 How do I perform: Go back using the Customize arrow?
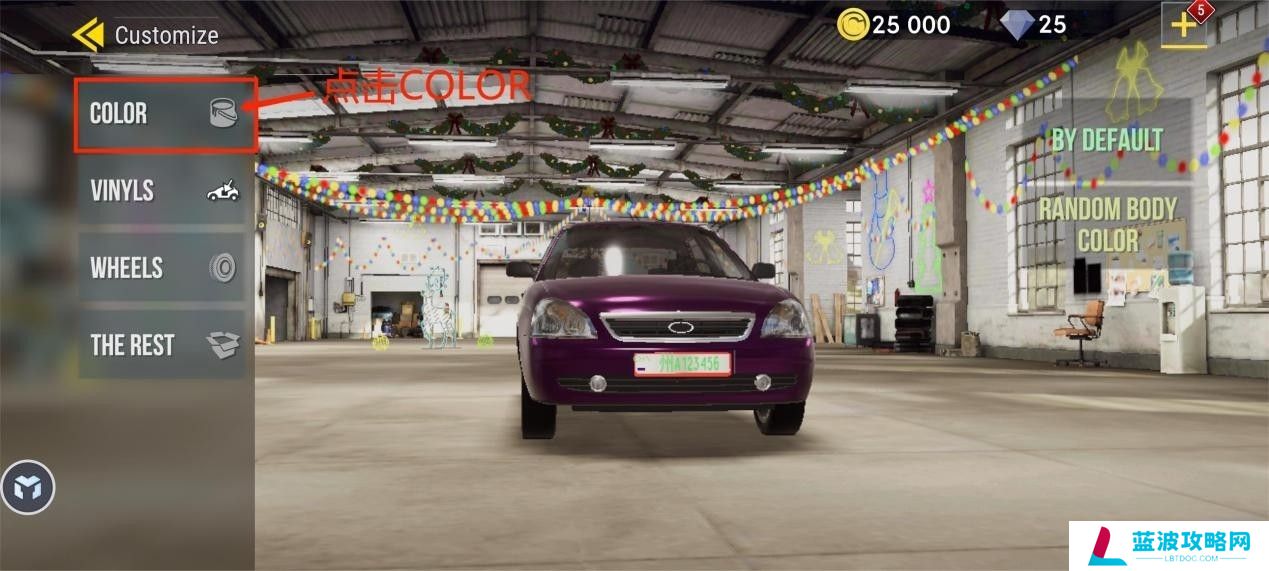(88, 35)
